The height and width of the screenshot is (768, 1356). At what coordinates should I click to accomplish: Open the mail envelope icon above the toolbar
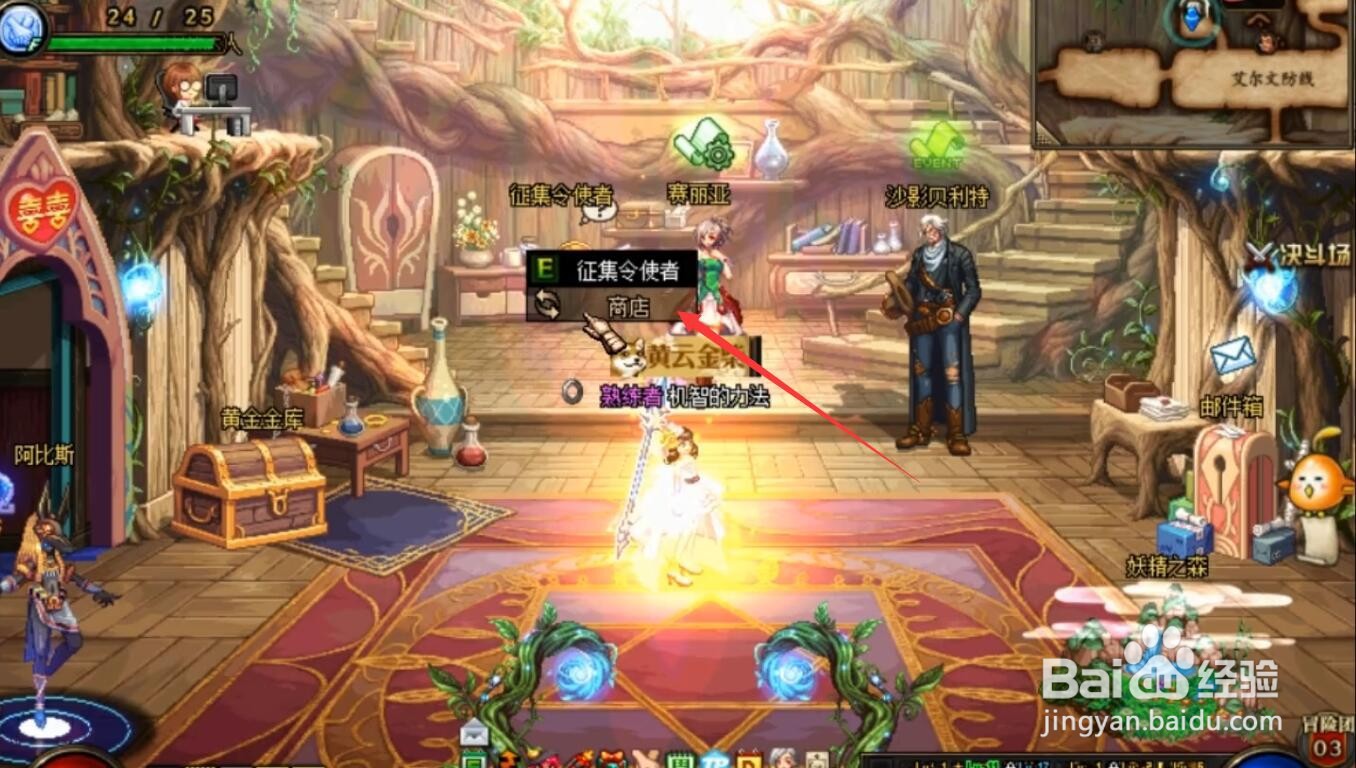(474, 733)
